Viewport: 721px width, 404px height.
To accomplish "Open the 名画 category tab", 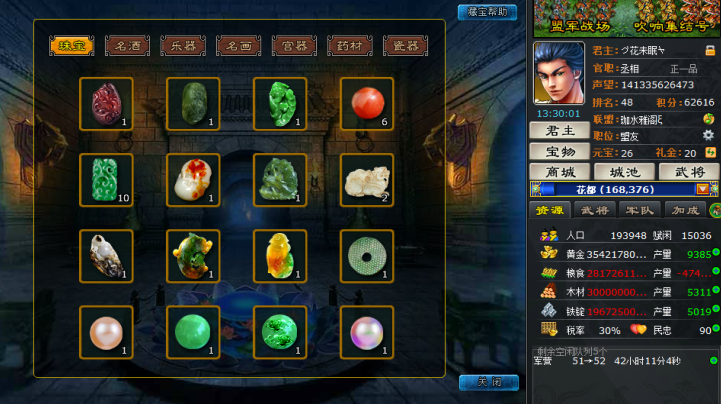I will (x=238, y=46).
